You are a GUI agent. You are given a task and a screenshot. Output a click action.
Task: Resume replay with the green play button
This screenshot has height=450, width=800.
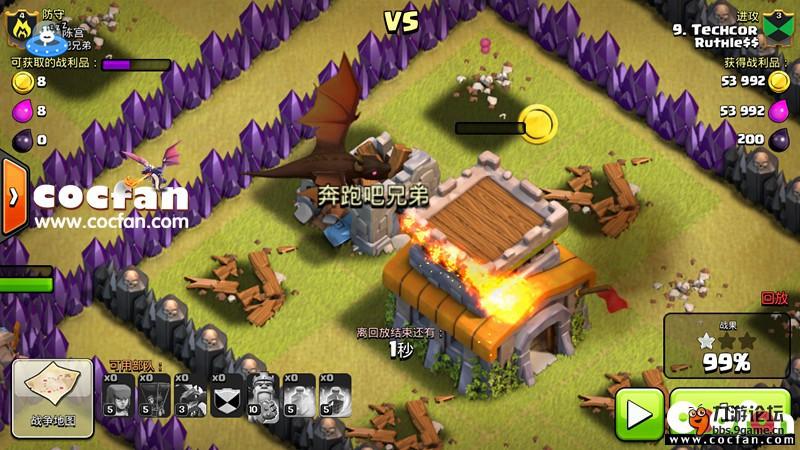(637, 410)
